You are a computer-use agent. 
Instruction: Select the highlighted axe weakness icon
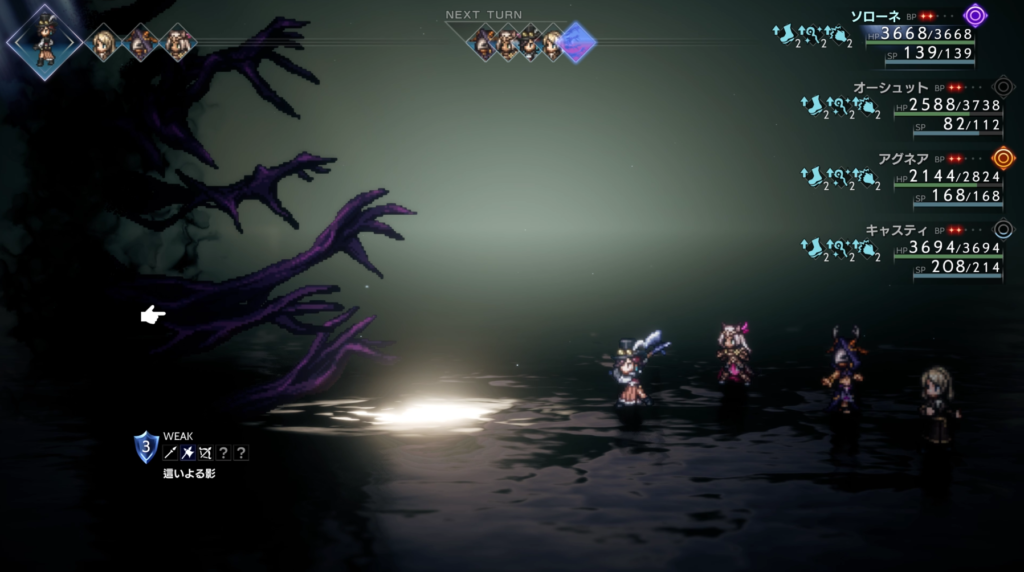(x=187, y=453)
